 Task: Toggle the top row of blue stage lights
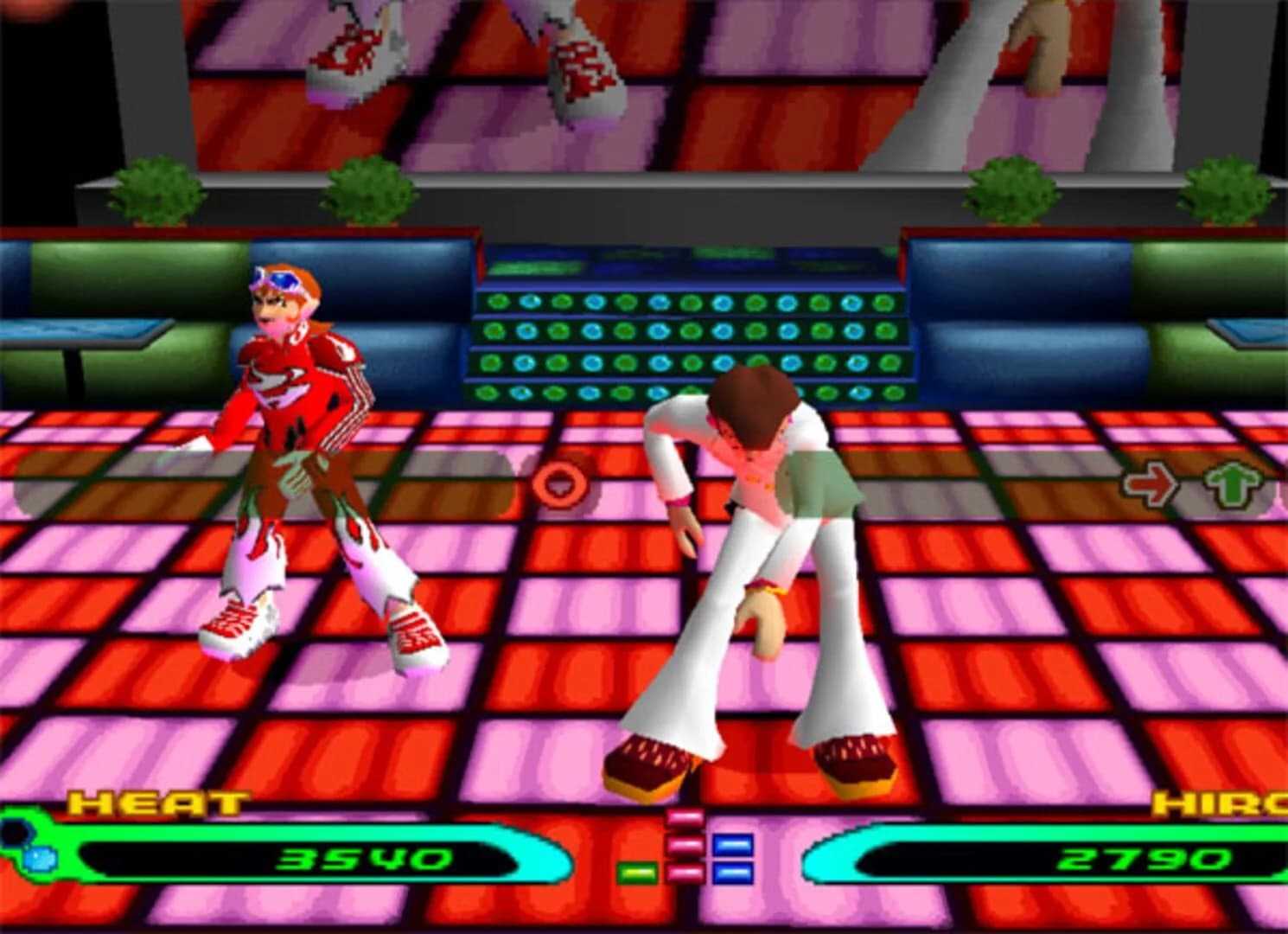point(683,303)
